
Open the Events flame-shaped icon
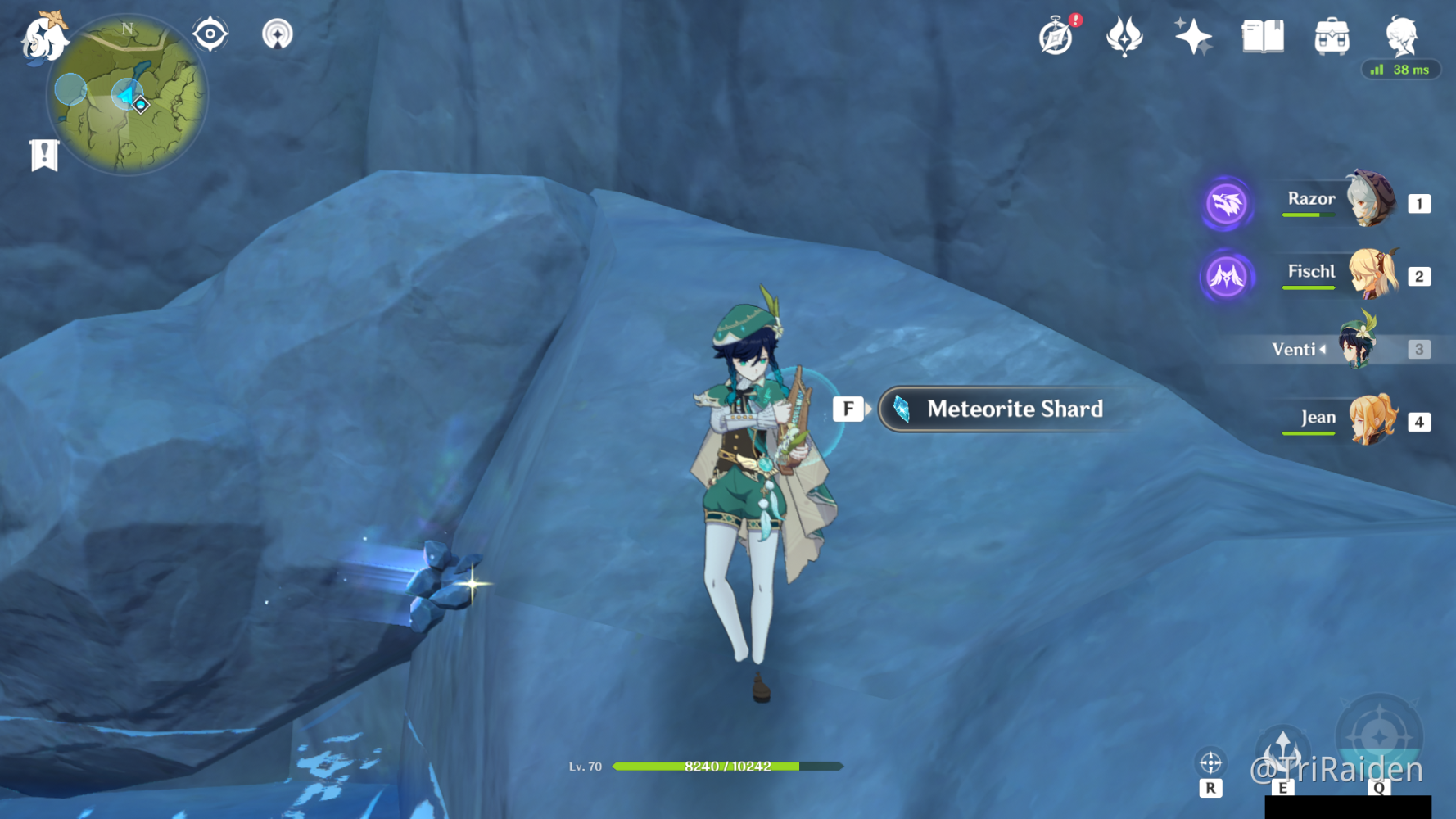coord(1124,37)
